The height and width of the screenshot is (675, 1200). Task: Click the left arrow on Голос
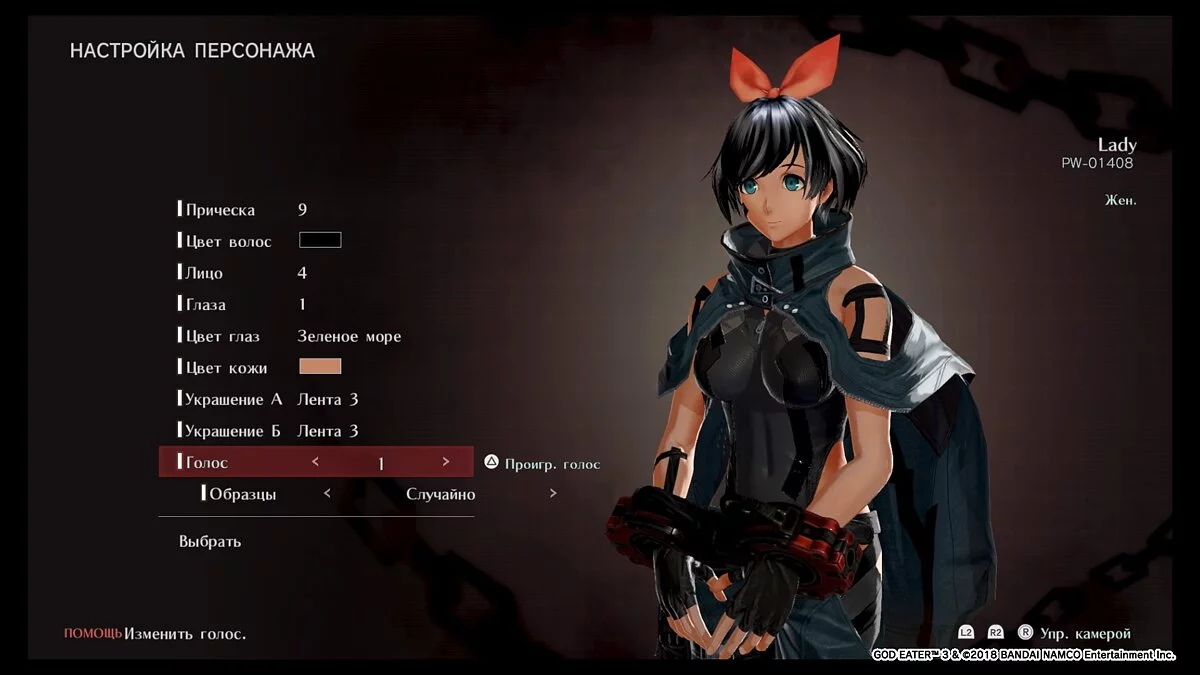click(315, 462)
